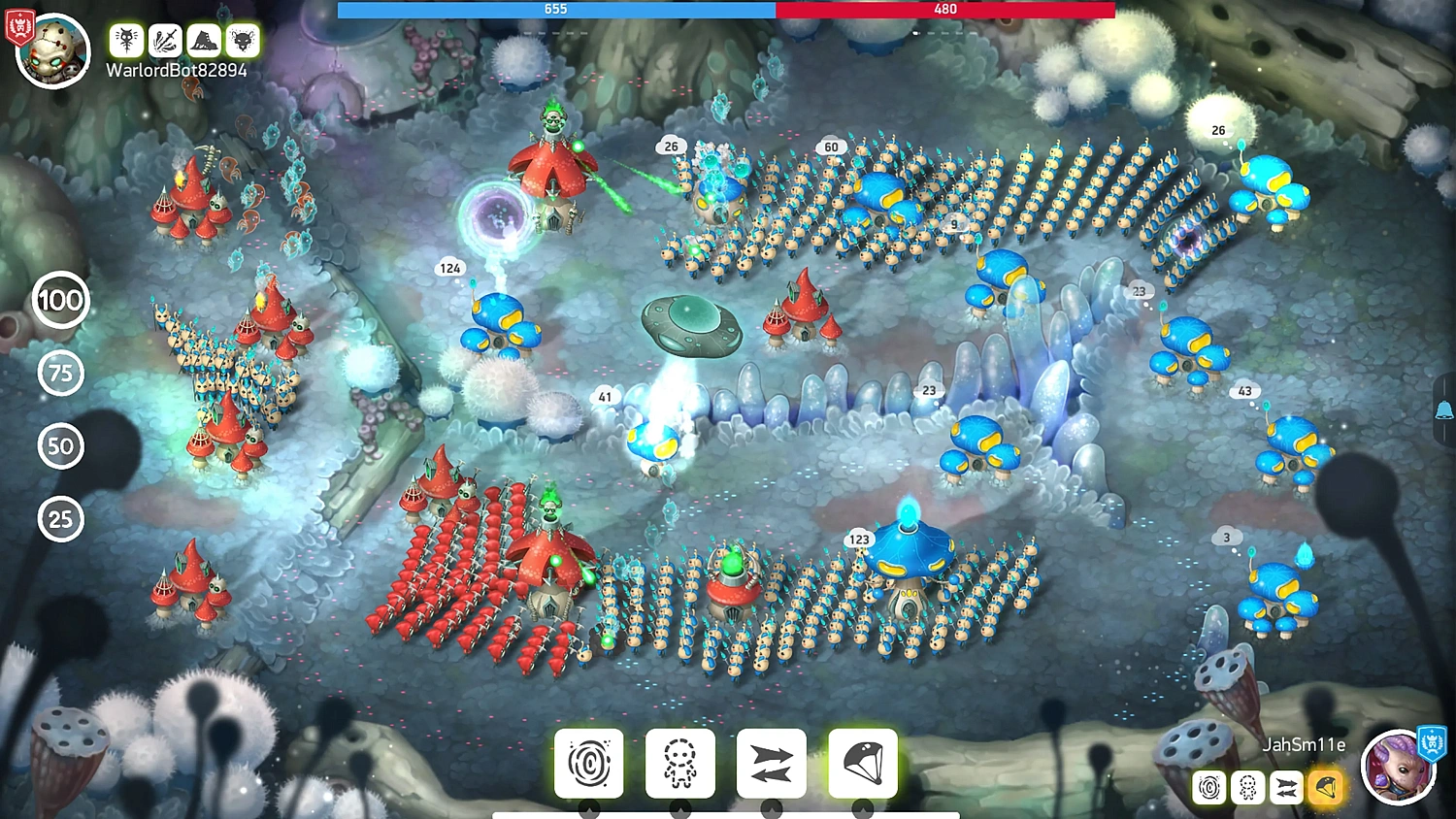The width and height of the screenshot is (1456, 819).
Task: Click the opponent avatar of WarlordBot82894
Action: pos(53,50)
